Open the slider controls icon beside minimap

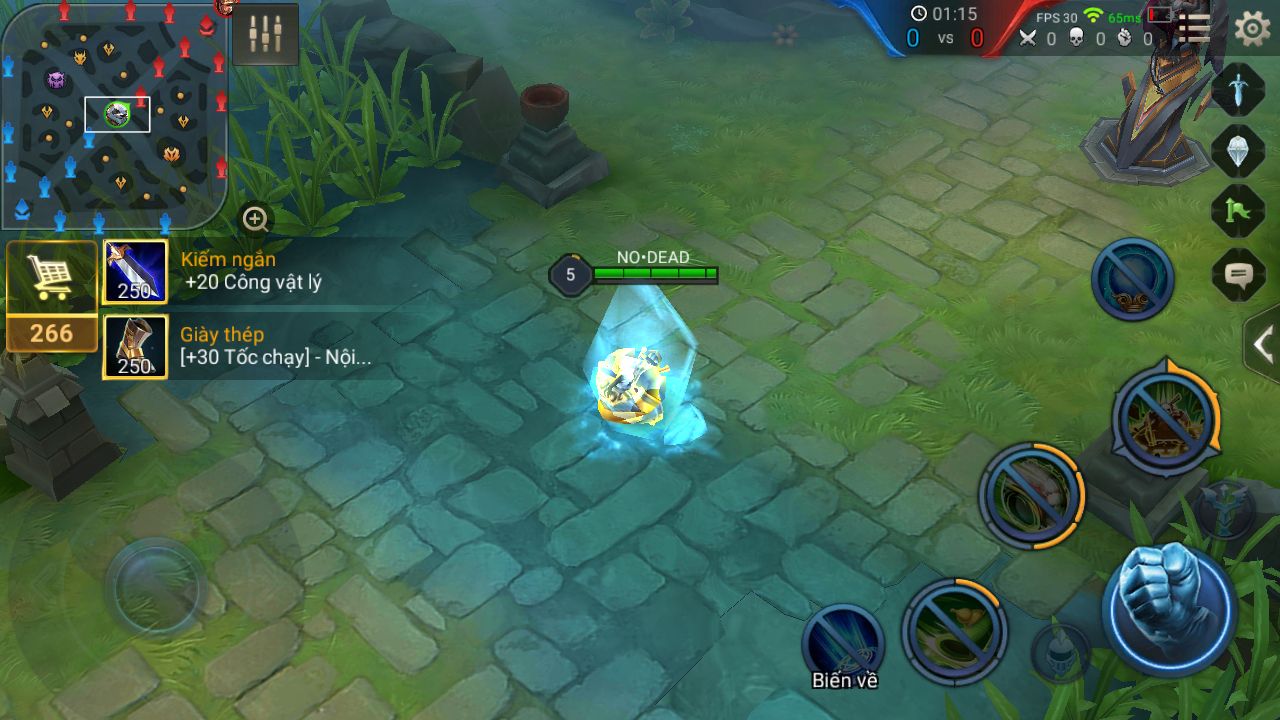[x=266, y=34]
